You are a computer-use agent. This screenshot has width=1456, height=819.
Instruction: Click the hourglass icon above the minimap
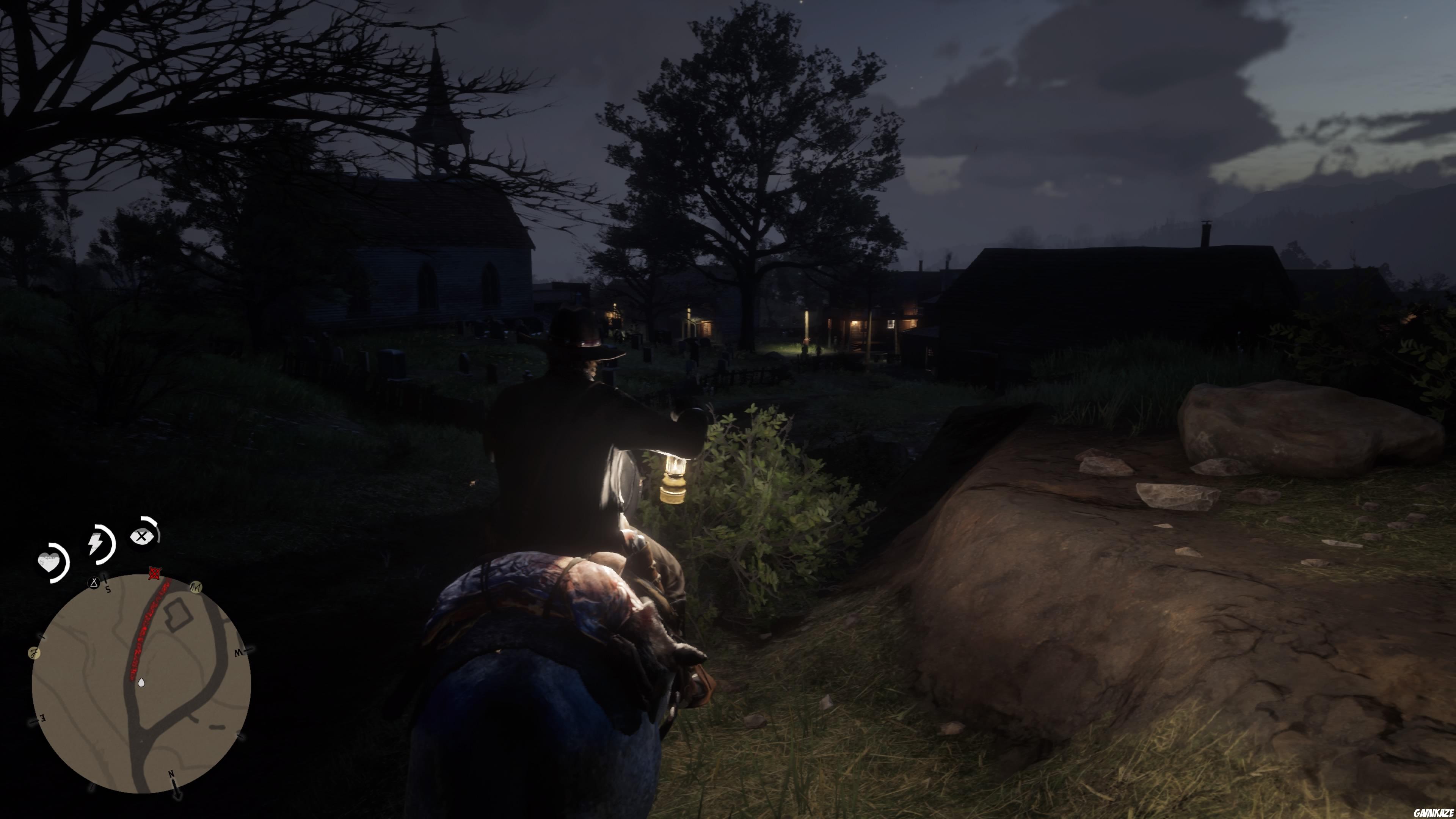94,583
